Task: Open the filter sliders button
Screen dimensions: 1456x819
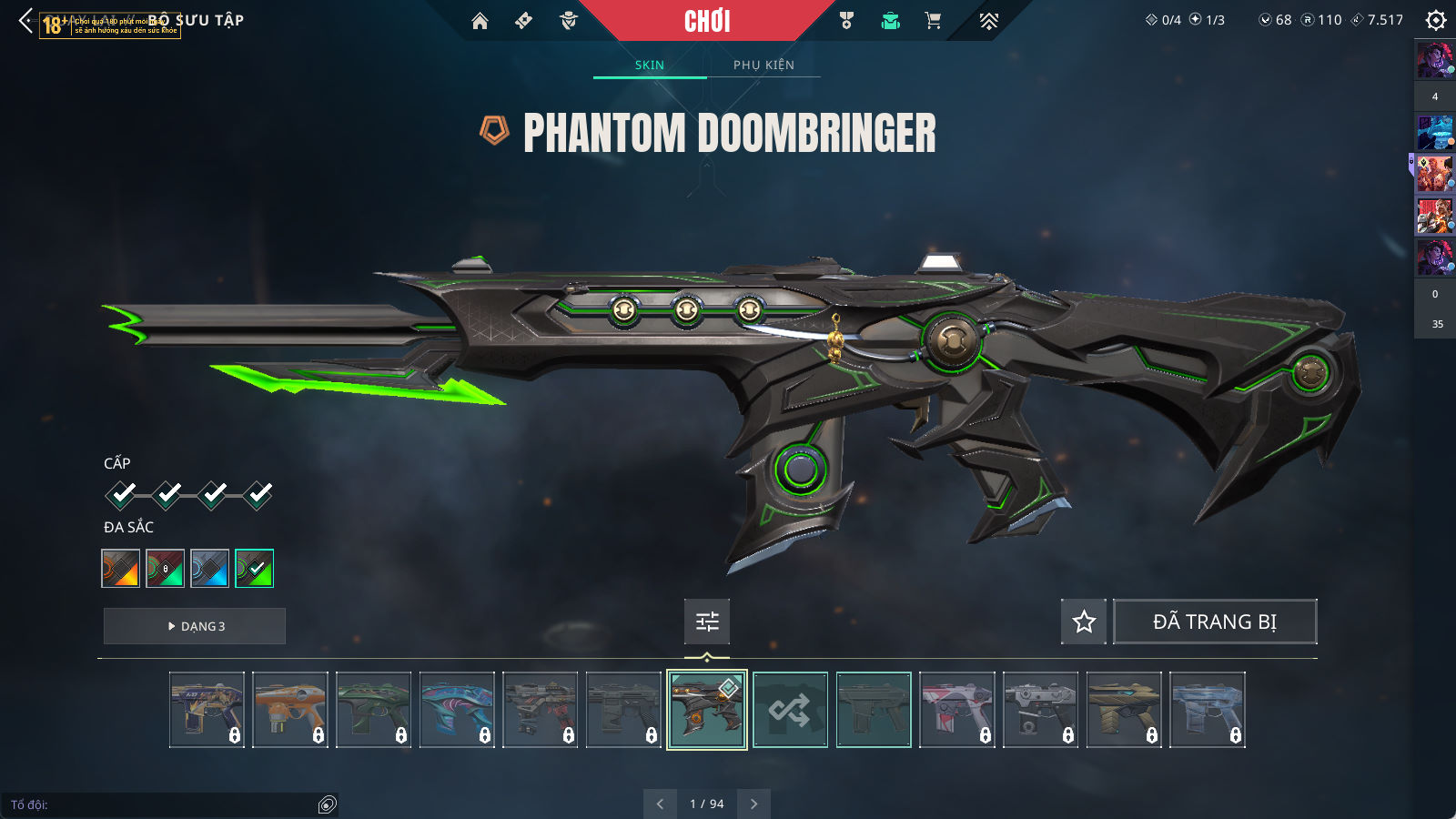Action: tap(707, 622)
